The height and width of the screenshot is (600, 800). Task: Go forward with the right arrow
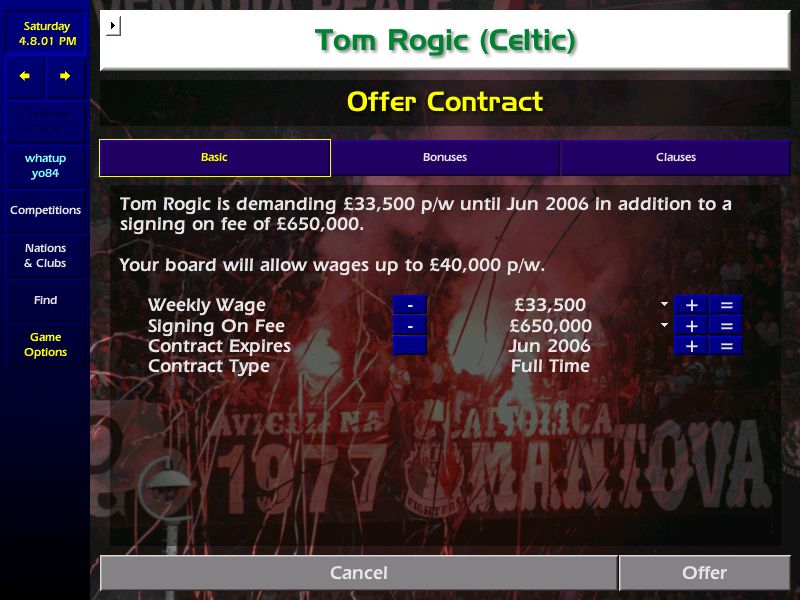click(65, 76)
